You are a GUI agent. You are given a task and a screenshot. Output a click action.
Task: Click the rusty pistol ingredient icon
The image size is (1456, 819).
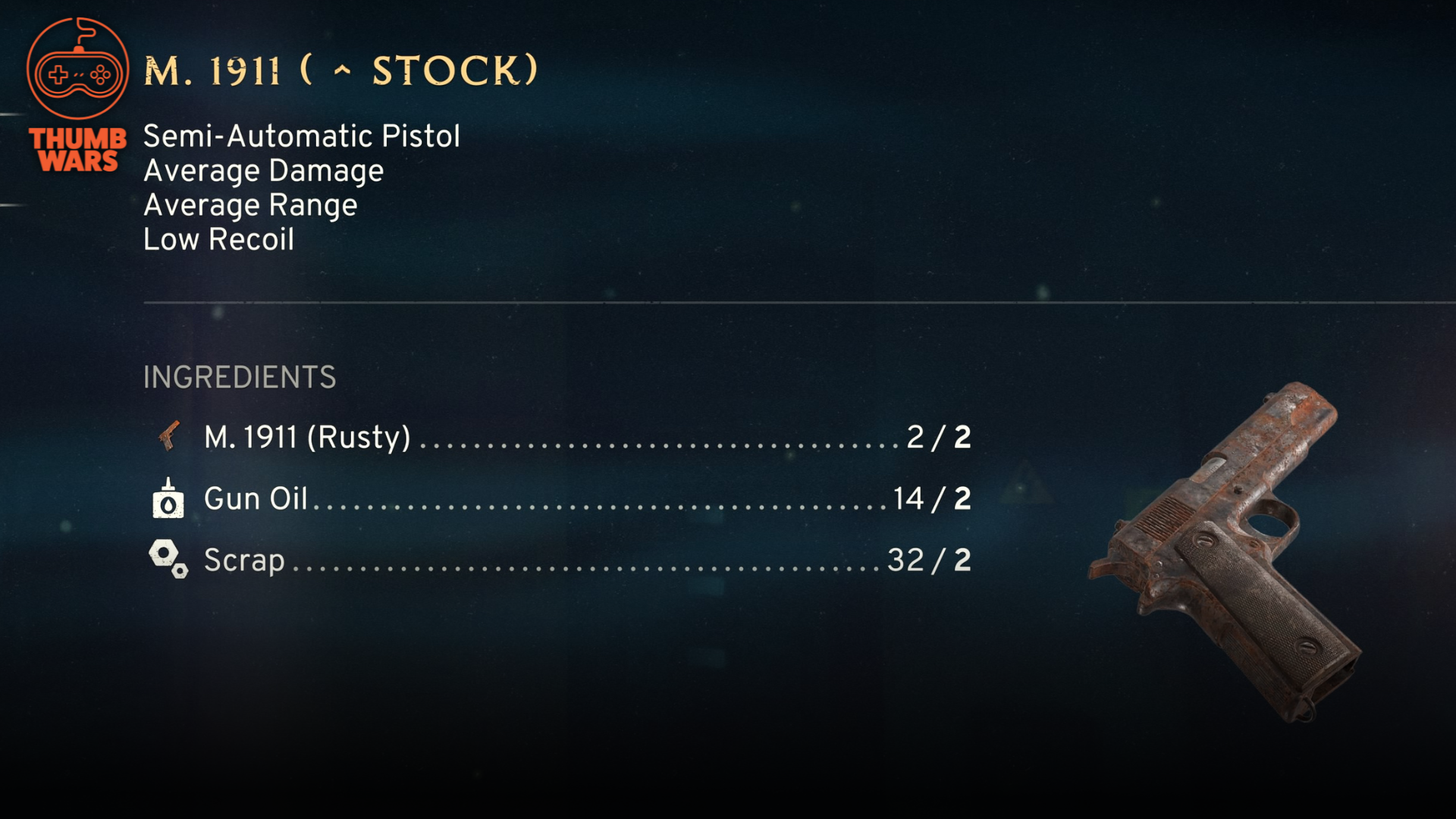click(168, 436)
